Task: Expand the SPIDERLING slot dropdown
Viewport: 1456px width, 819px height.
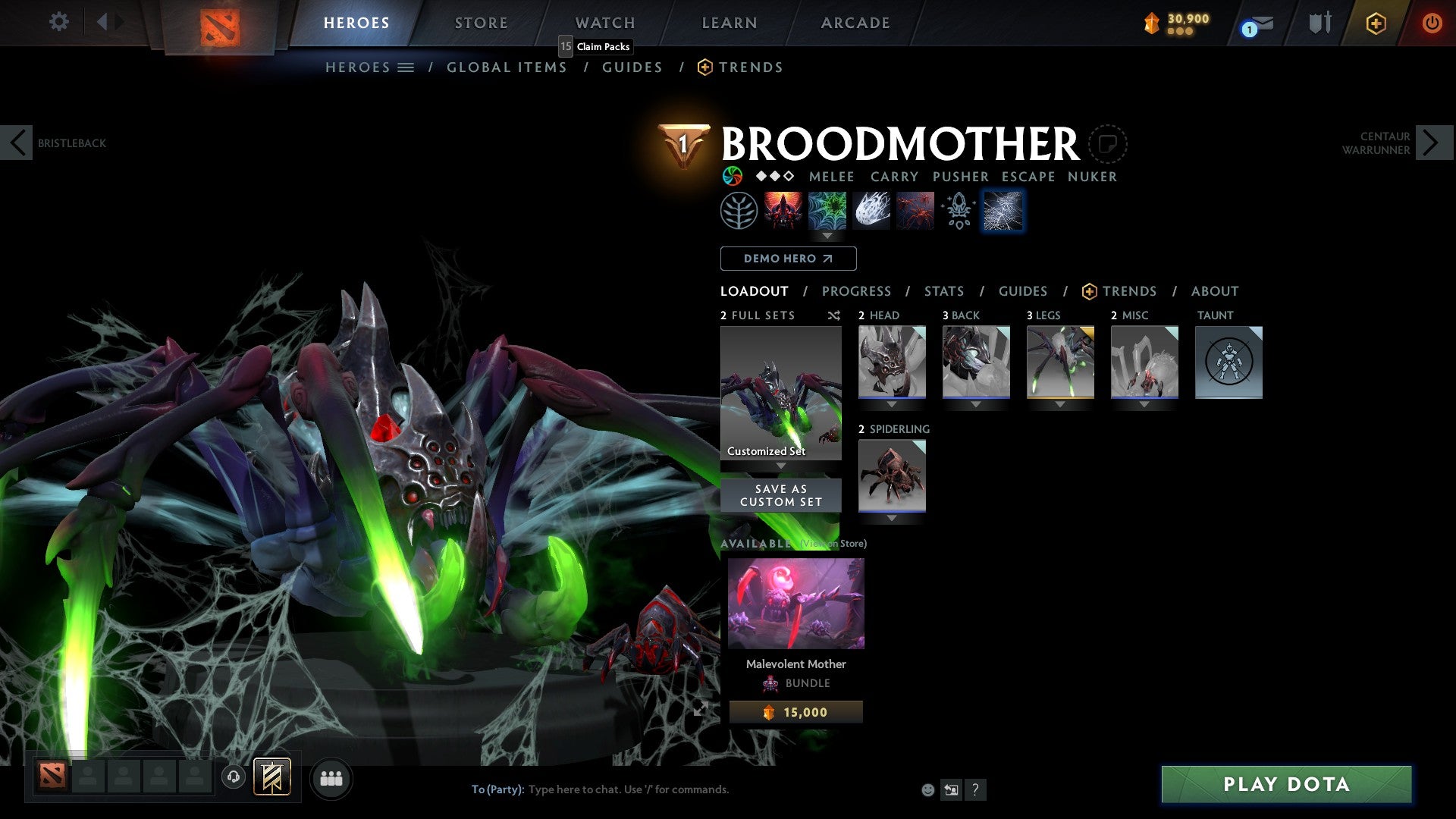Action: (x=891, y=518)
